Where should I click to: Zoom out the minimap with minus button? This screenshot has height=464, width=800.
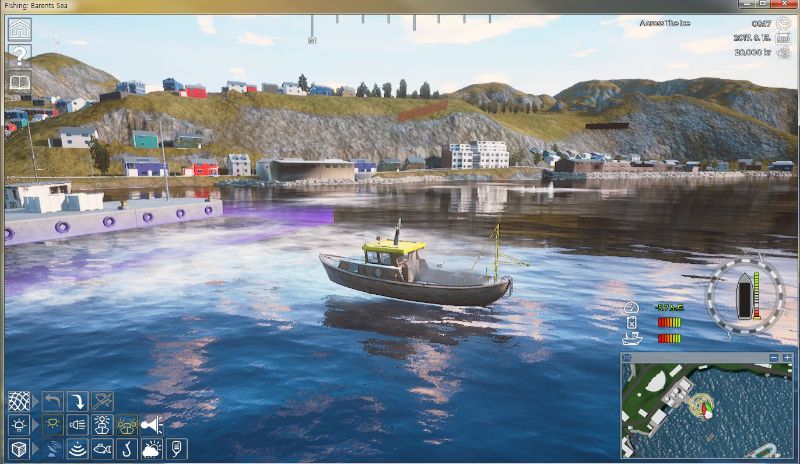(774, 357)
